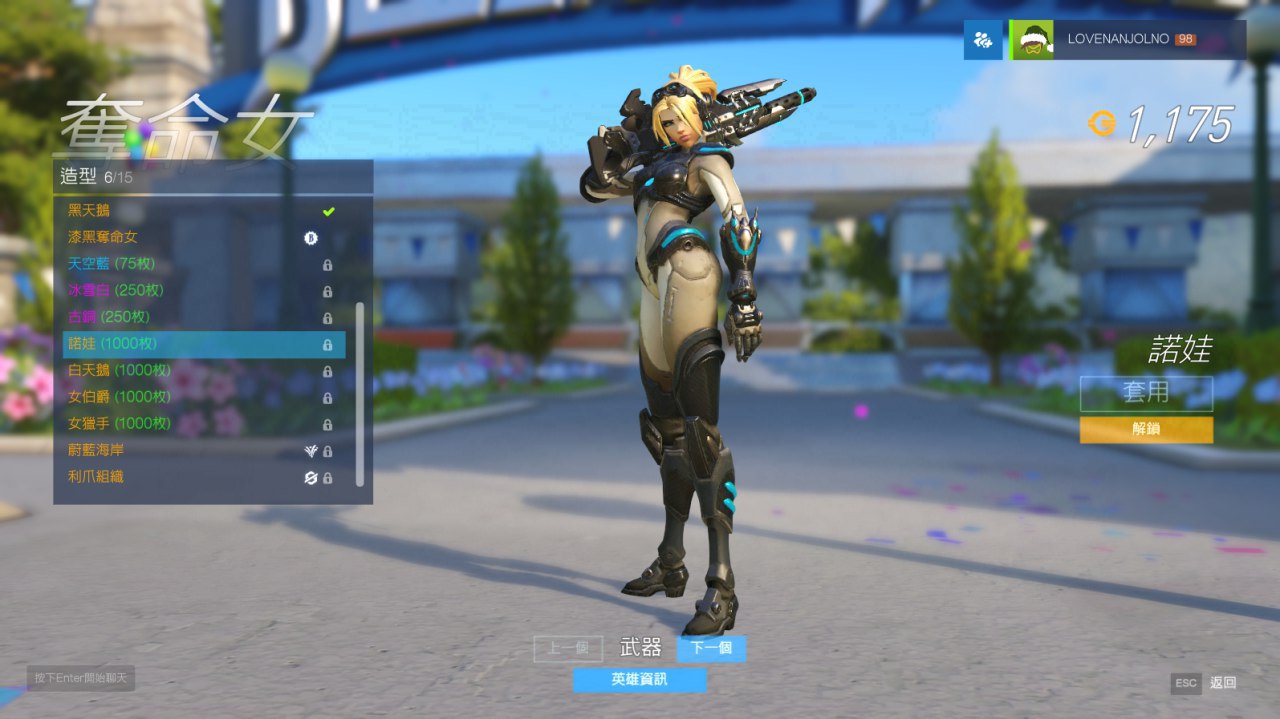
Task: Select the 冰雪白 (250枚) skin
Action: (200, 291)
